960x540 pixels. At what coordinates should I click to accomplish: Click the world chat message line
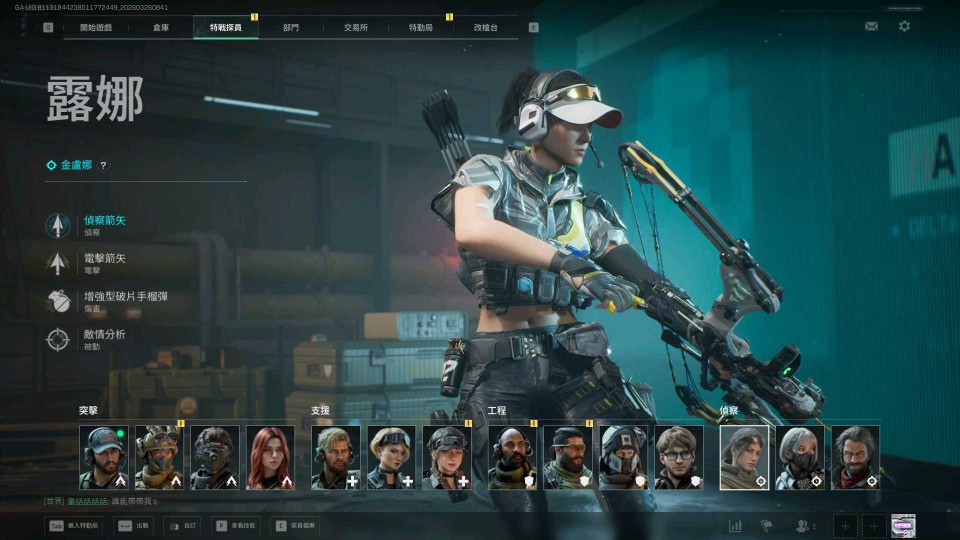100,501
